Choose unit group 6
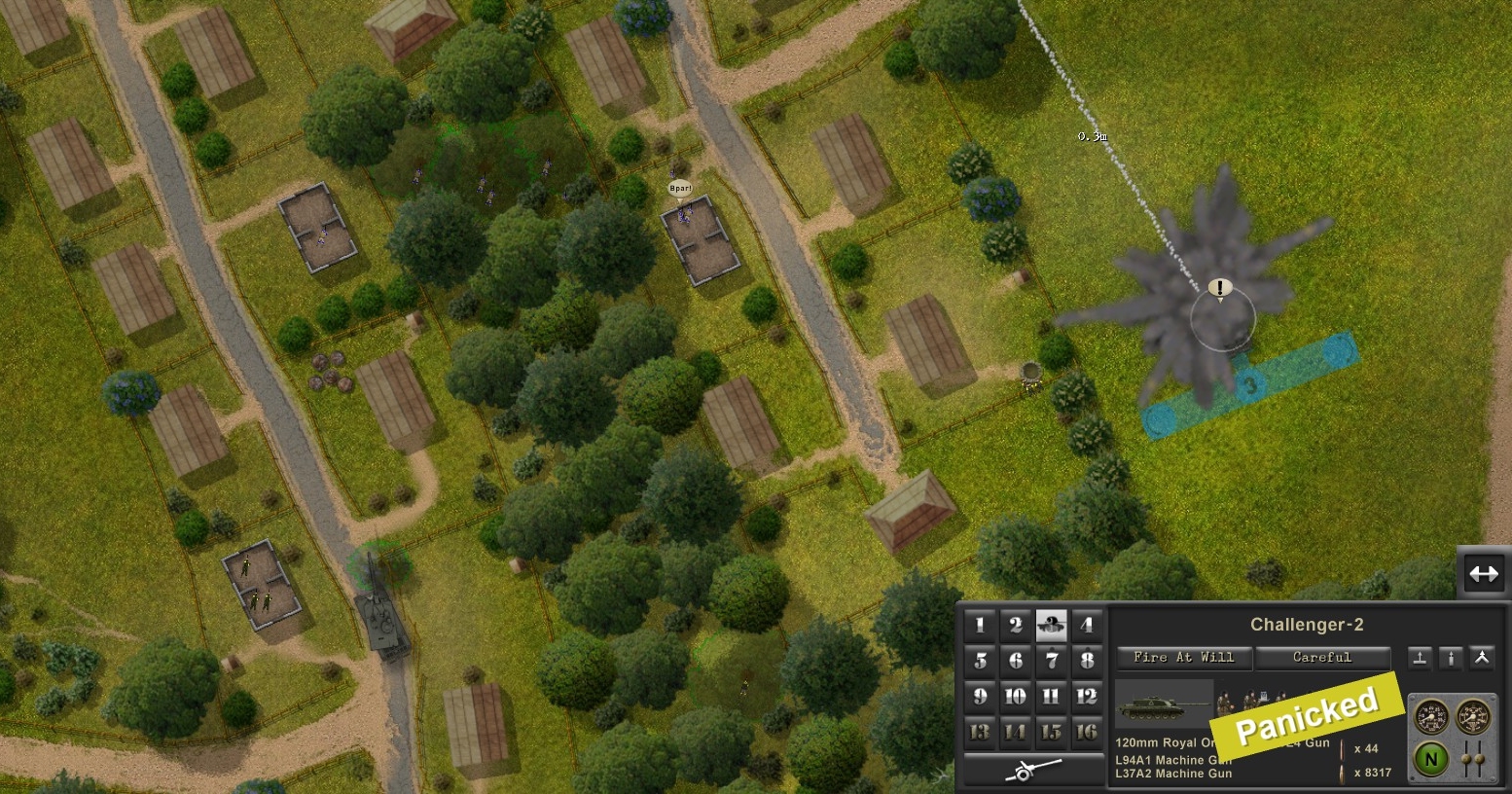 pos(1016,661)
